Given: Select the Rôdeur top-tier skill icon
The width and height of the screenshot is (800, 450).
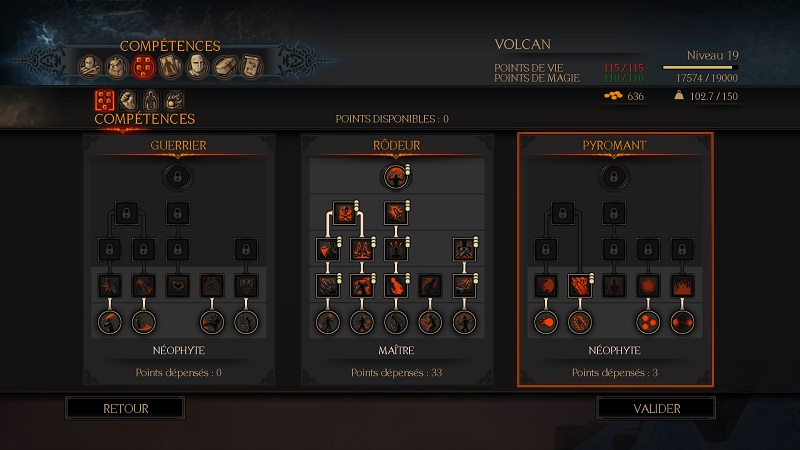Looking at the screenshot, I should [396, 178].
